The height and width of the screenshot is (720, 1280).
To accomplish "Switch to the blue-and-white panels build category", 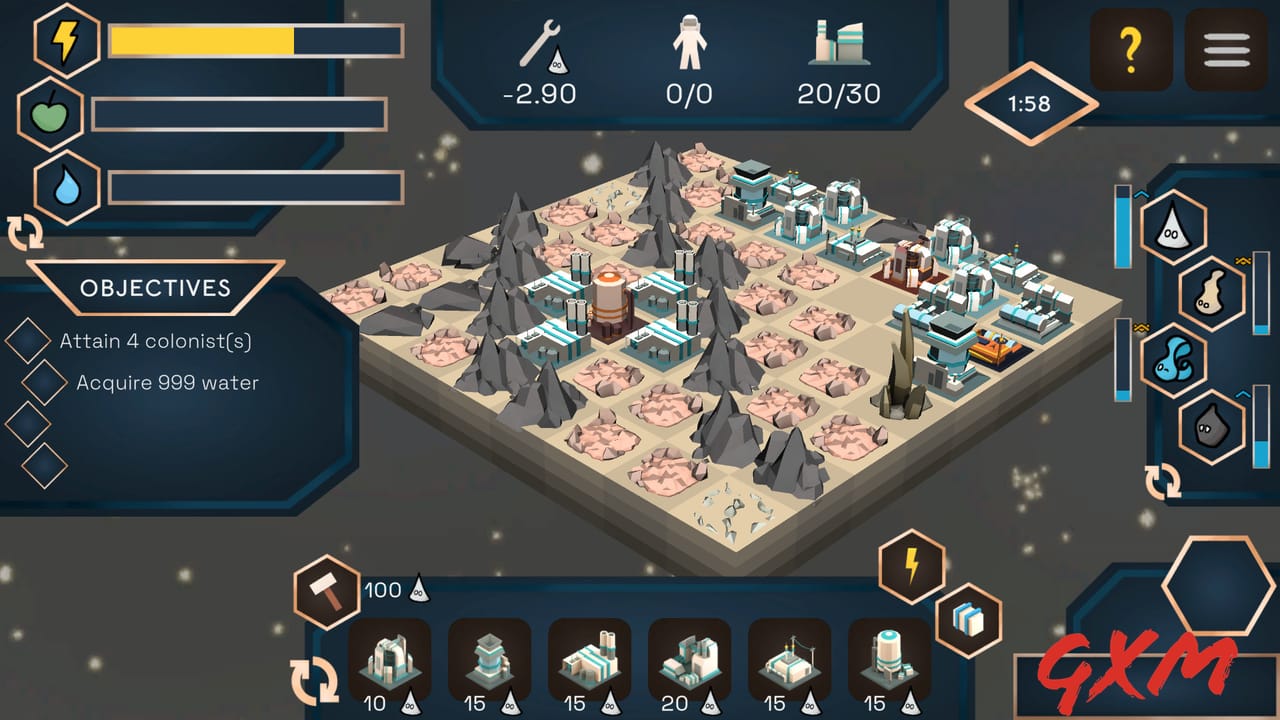I will 968,620.
